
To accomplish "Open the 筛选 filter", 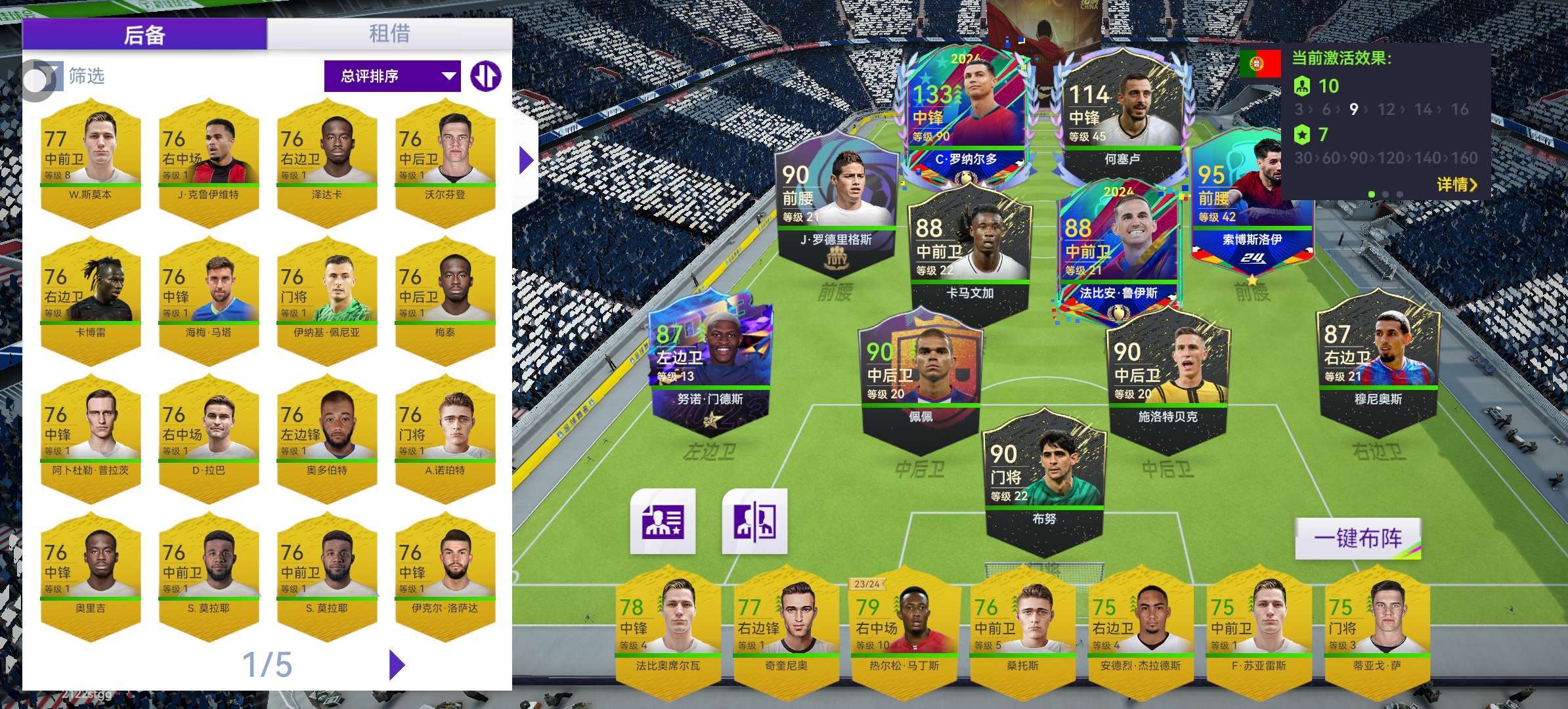I will click(x=64, y=77).
